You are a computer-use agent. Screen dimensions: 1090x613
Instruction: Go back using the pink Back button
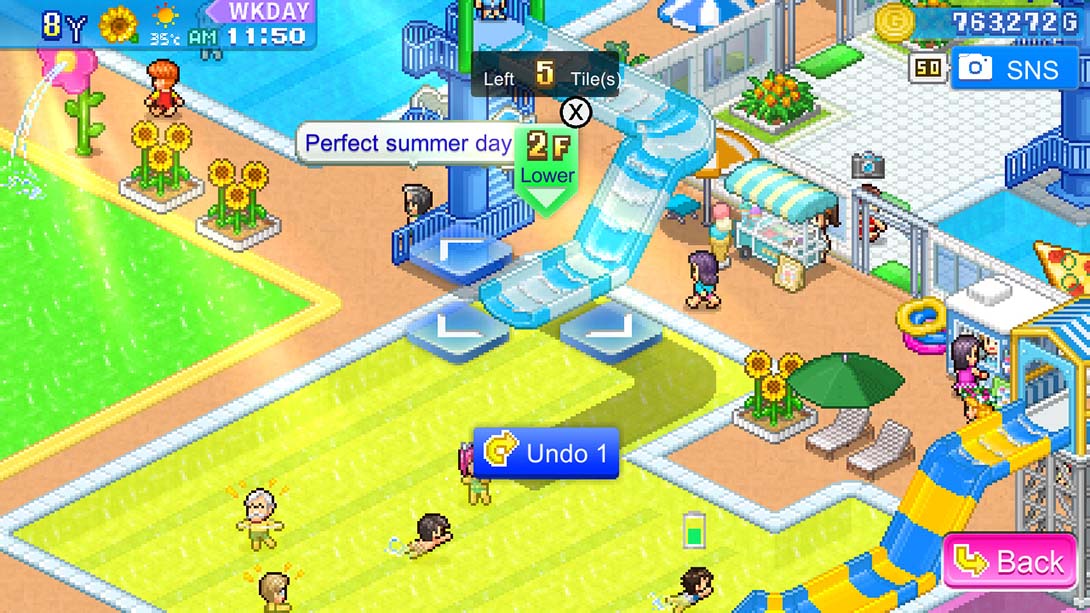[x=1010, y=562]
